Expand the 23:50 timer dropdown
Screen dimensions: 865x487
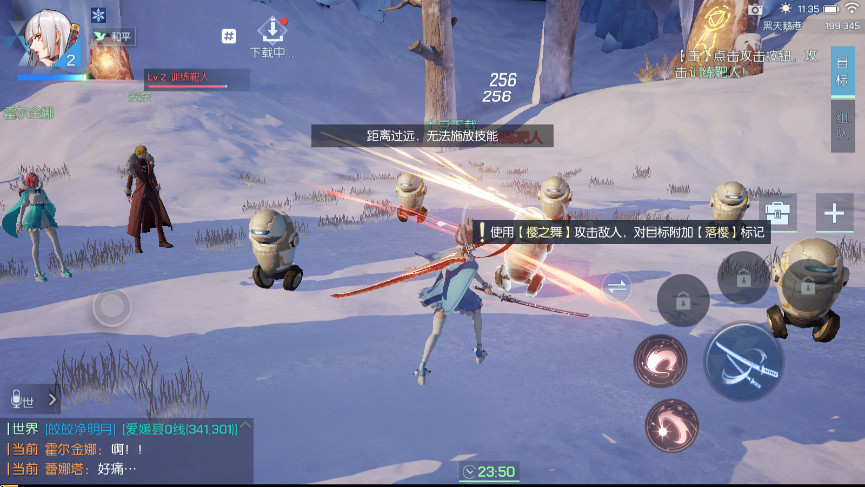(x=487, y=472)
